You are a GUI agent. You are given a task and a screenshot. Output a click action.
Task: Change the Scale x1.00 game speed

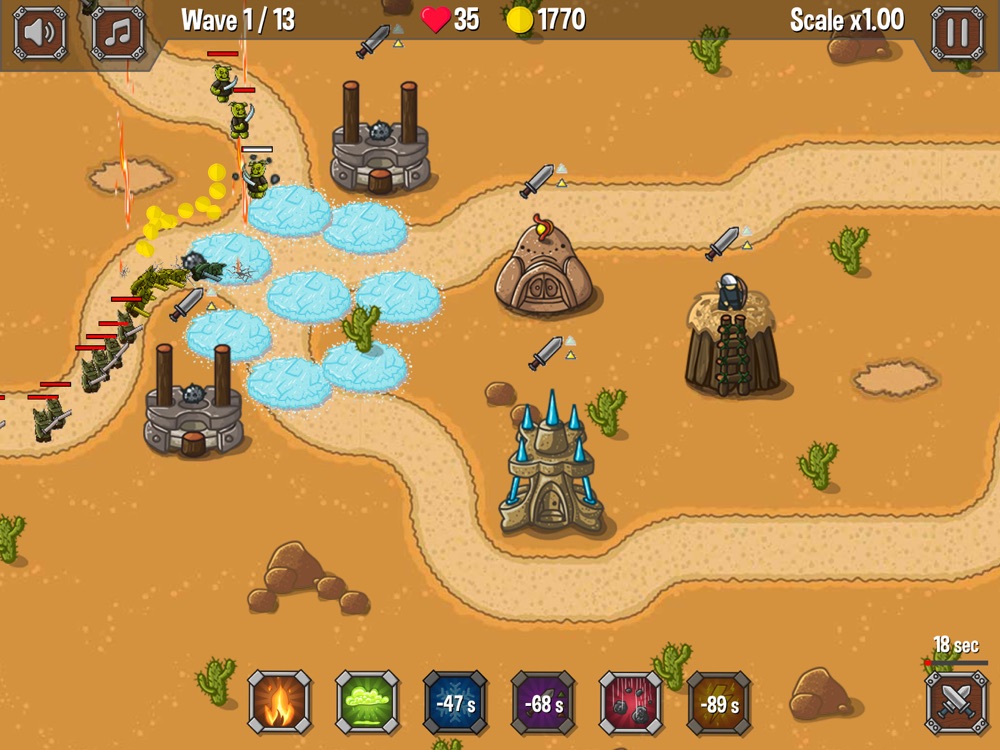846,20
